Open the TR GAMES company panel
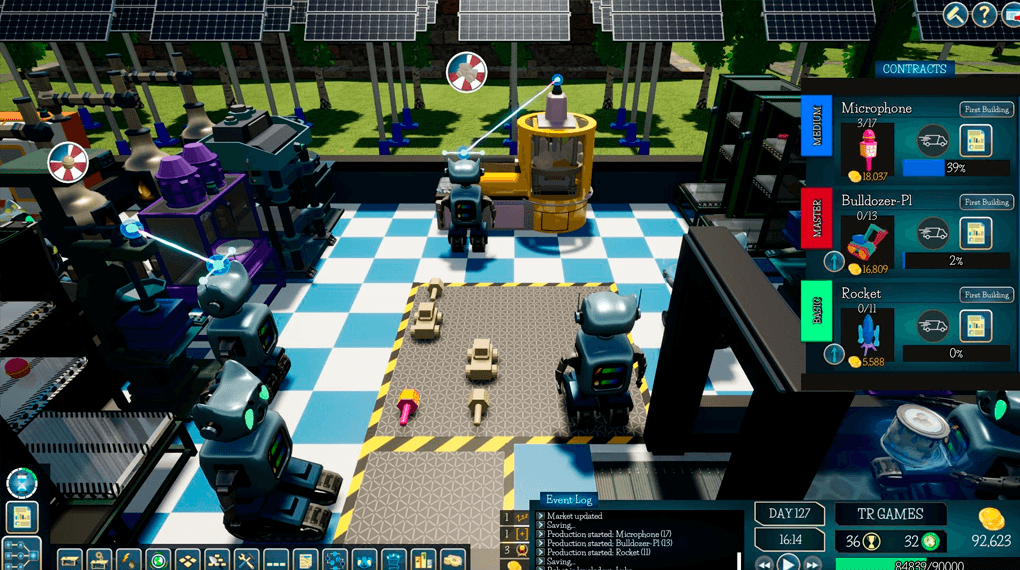Image resolution: width=1020 pixels, height=570 pixels. point(890,514)
